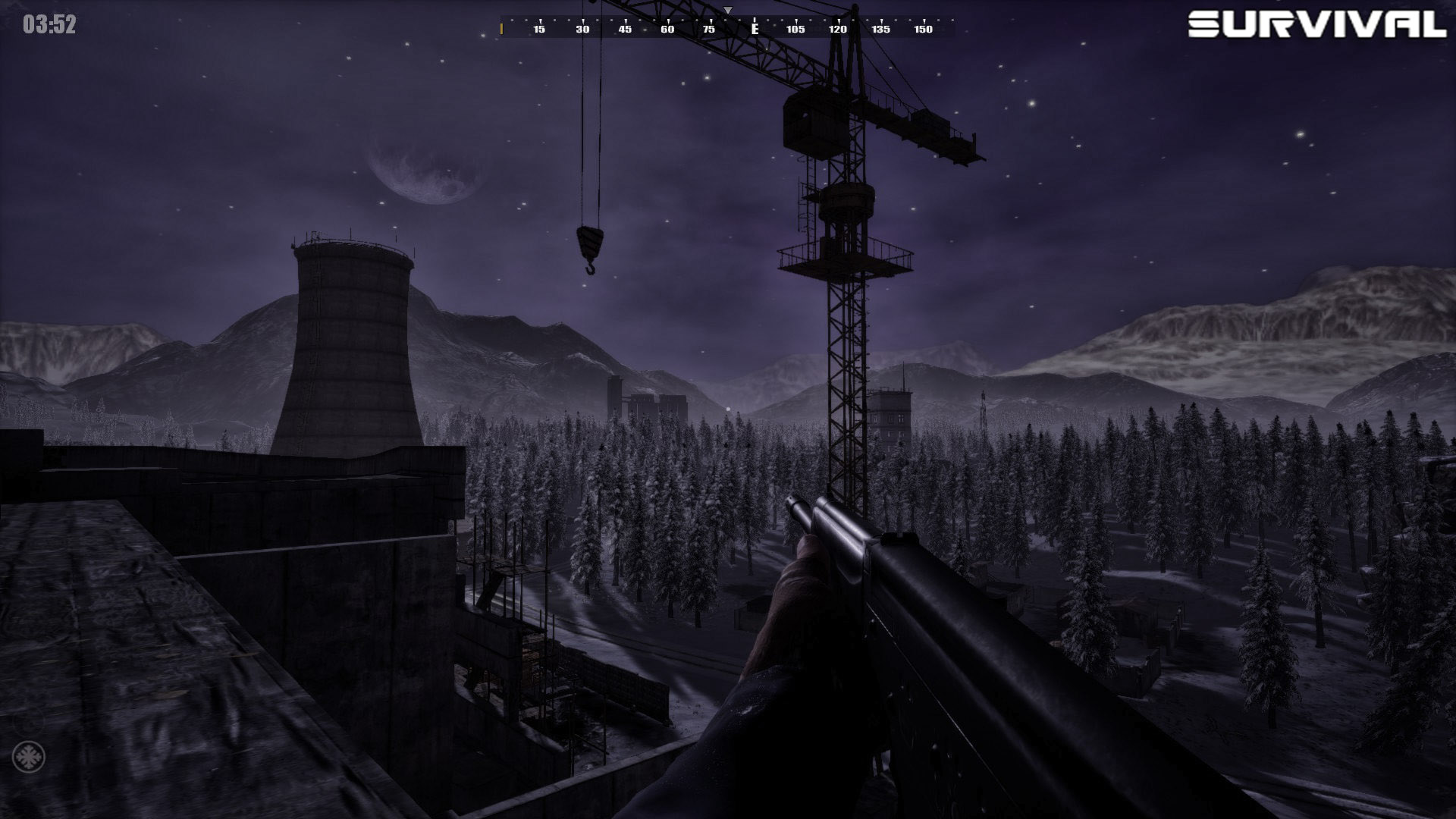Click the 105 compass number
The height and width of the screenshot is (819, 1456).
pos(795,29)
